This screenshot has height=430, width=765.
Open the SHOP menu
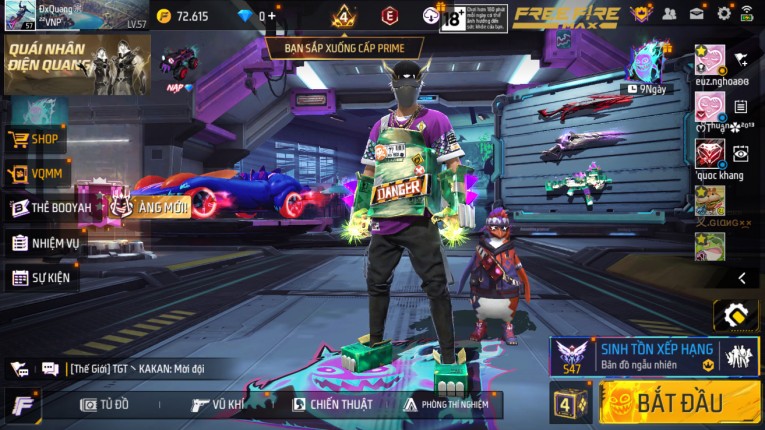(x=36, y=140)
